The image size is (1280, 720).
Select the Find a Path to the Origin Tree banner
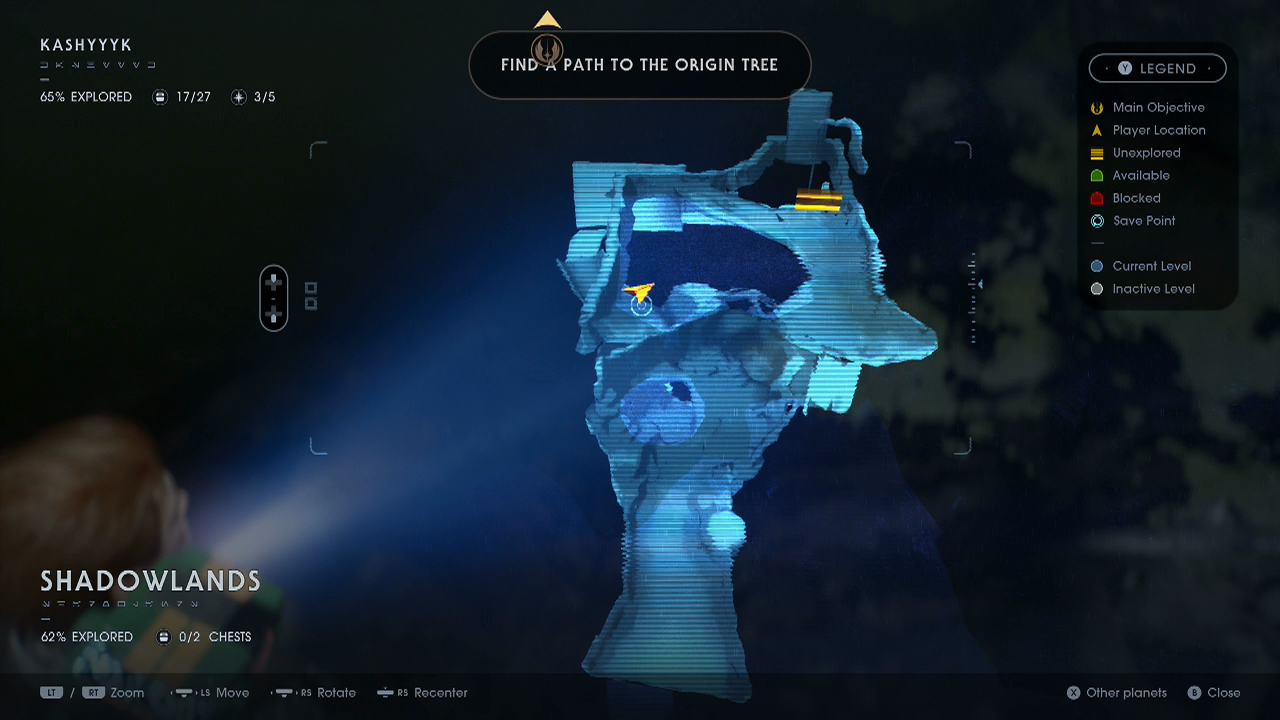(640, 65)
